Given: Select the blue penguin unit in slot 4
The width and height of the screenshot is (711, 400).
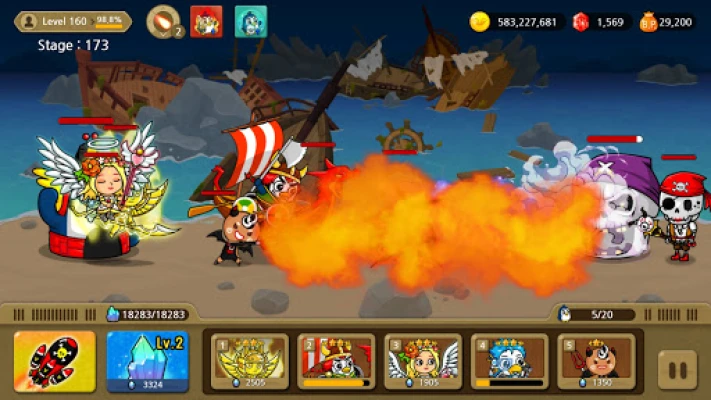Looking at the screenshot, I should [x=509, y=361].
